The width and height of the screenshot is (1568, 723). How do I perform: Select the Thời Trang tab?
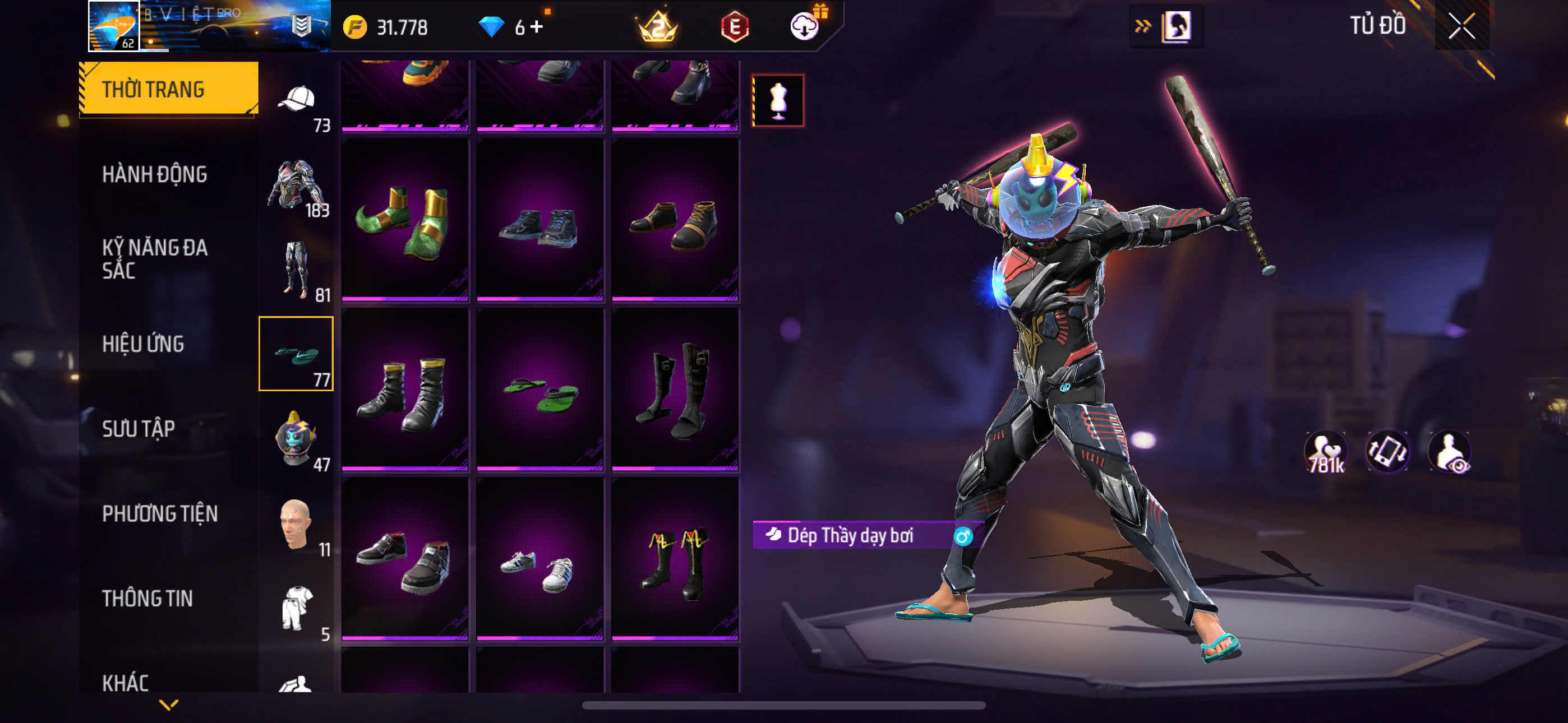168,89
